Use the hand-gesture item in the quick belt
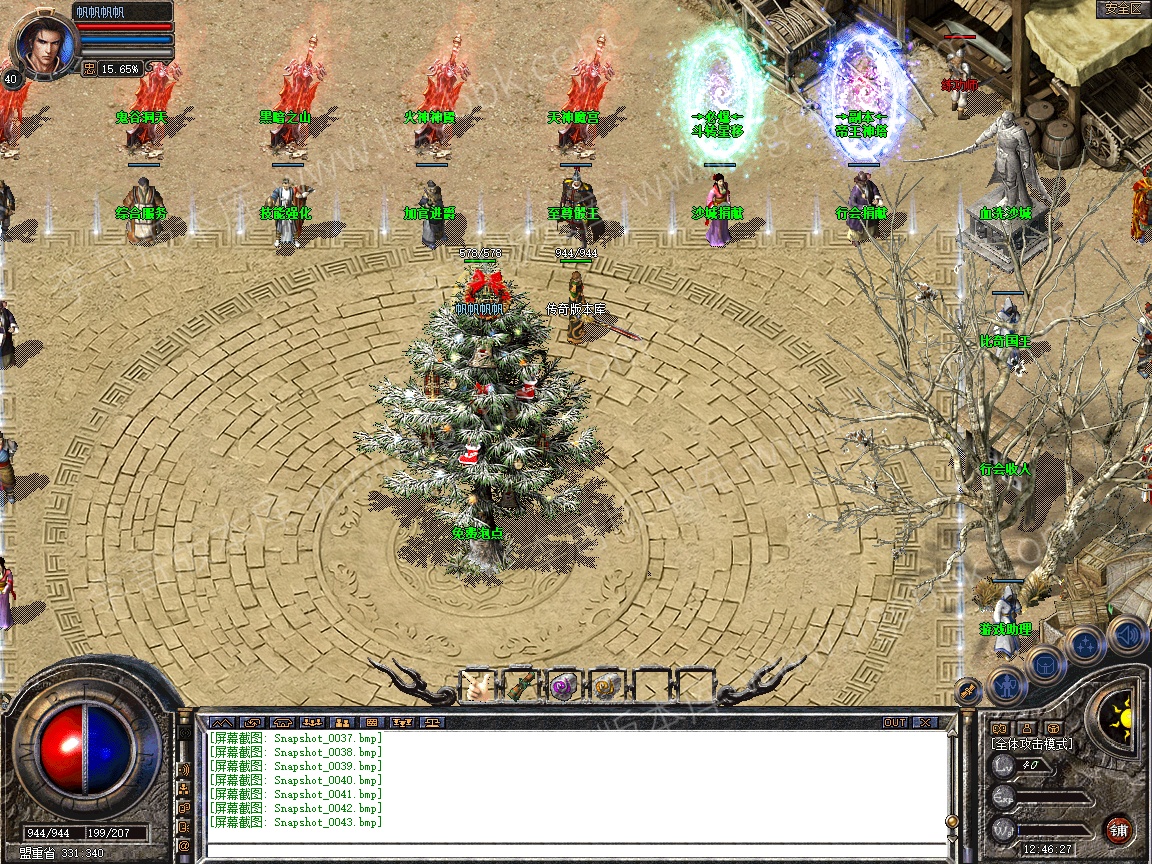The height and width of the screenshot is (864, 1152). click(x=476, y=686)
